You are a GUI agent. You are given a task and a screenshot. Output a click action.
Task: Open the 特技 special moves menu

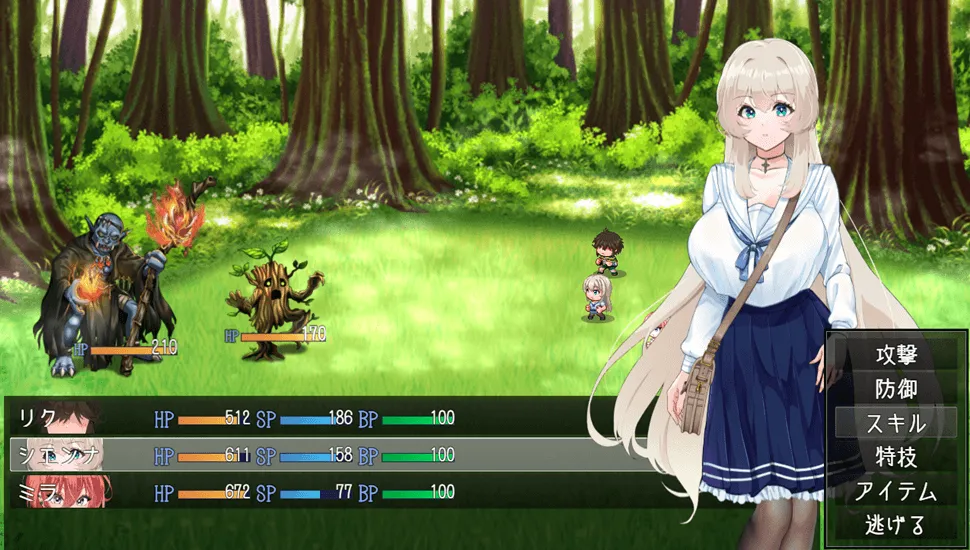coord(895,457)
